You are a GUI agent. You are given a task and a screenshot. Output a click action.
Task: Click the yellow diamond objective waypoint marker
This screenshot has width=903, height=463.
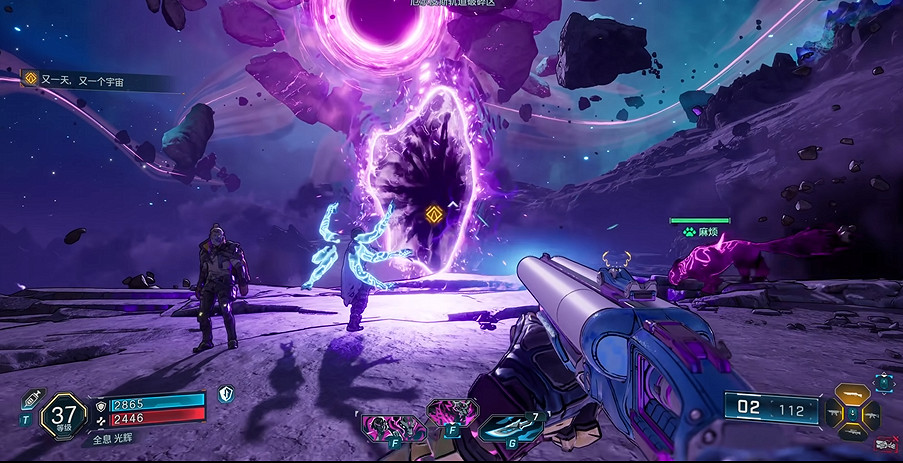pyautogui.click(x=434, y=213)
